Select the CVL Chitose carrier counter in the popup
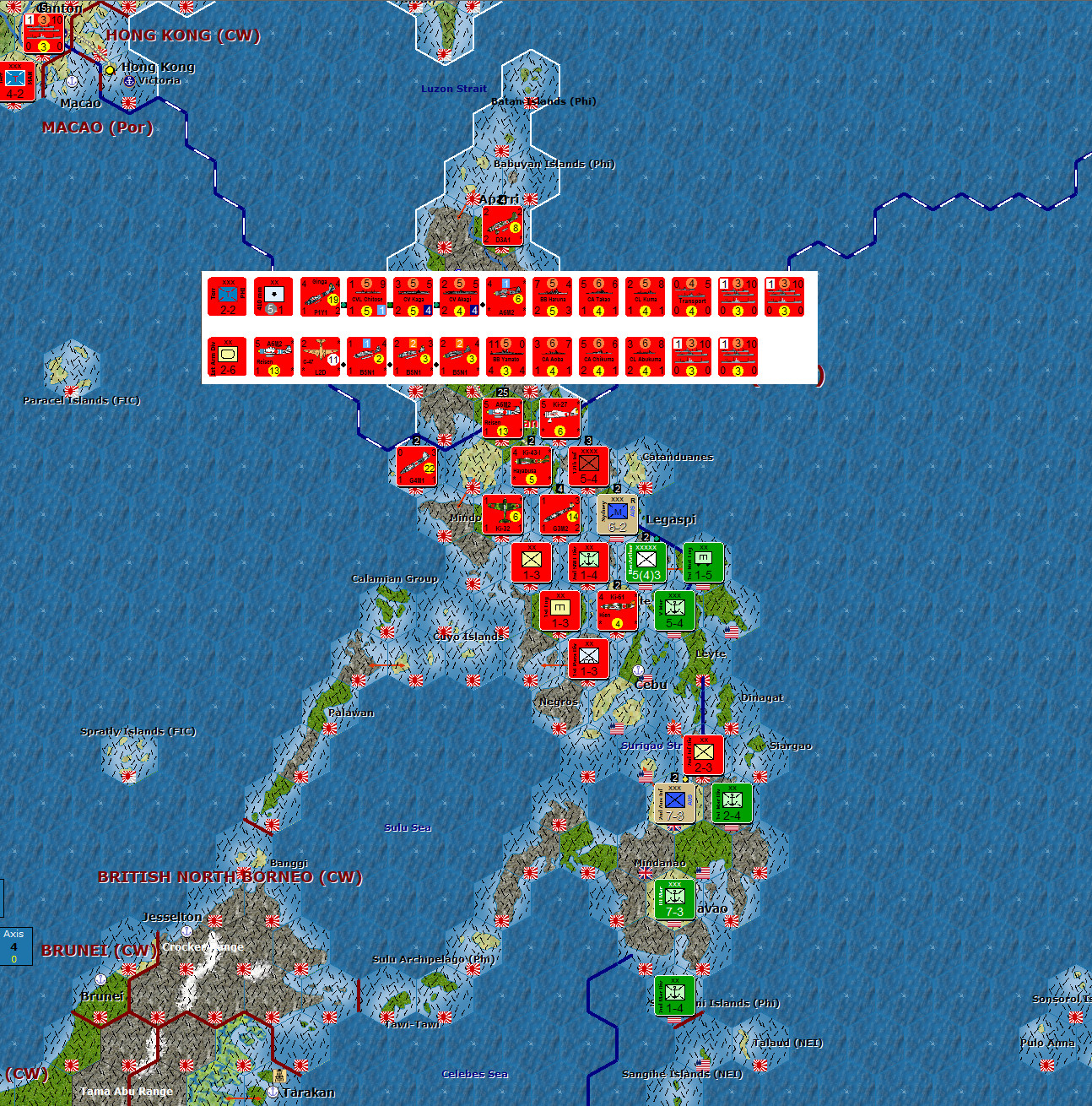 pyautogui.click(x=366, y=297)
